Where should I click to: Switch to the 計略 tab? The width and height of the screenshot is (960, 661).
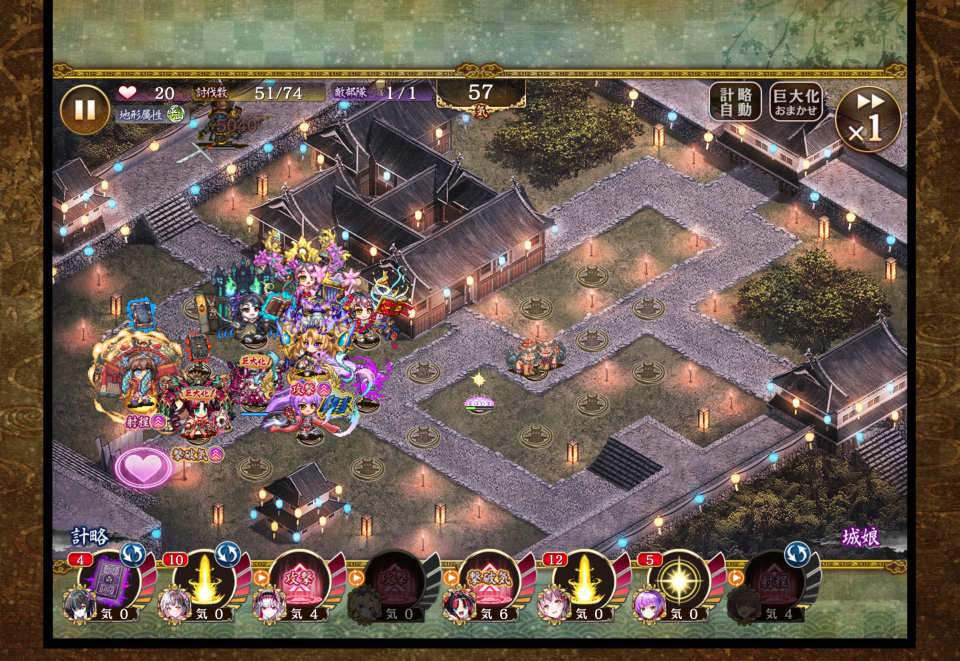tap(90, 537)
